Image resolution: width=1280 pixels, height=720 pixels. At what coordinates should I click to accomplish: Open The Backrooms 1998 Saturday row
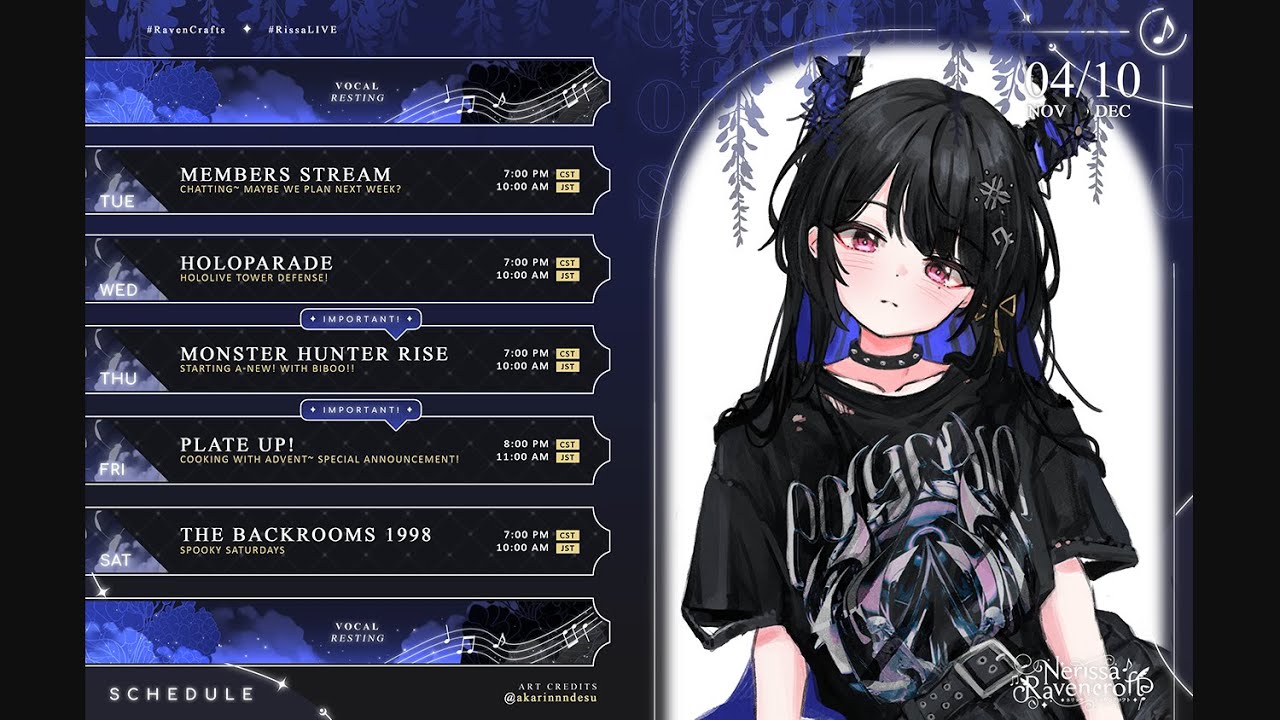pyautogui.click(x=346, y=540)
